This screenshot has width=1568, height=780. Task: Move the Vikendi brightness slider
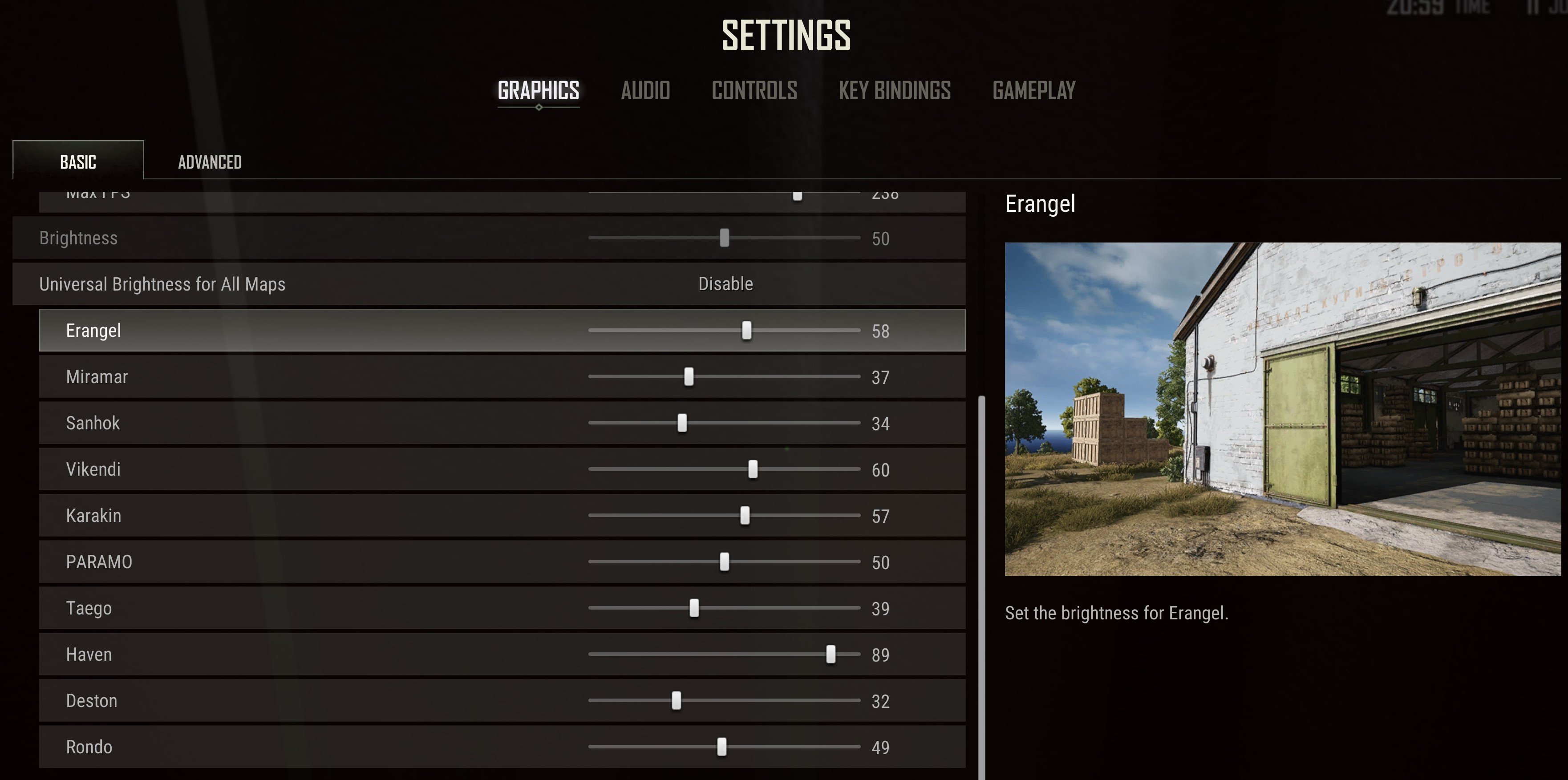754,469
